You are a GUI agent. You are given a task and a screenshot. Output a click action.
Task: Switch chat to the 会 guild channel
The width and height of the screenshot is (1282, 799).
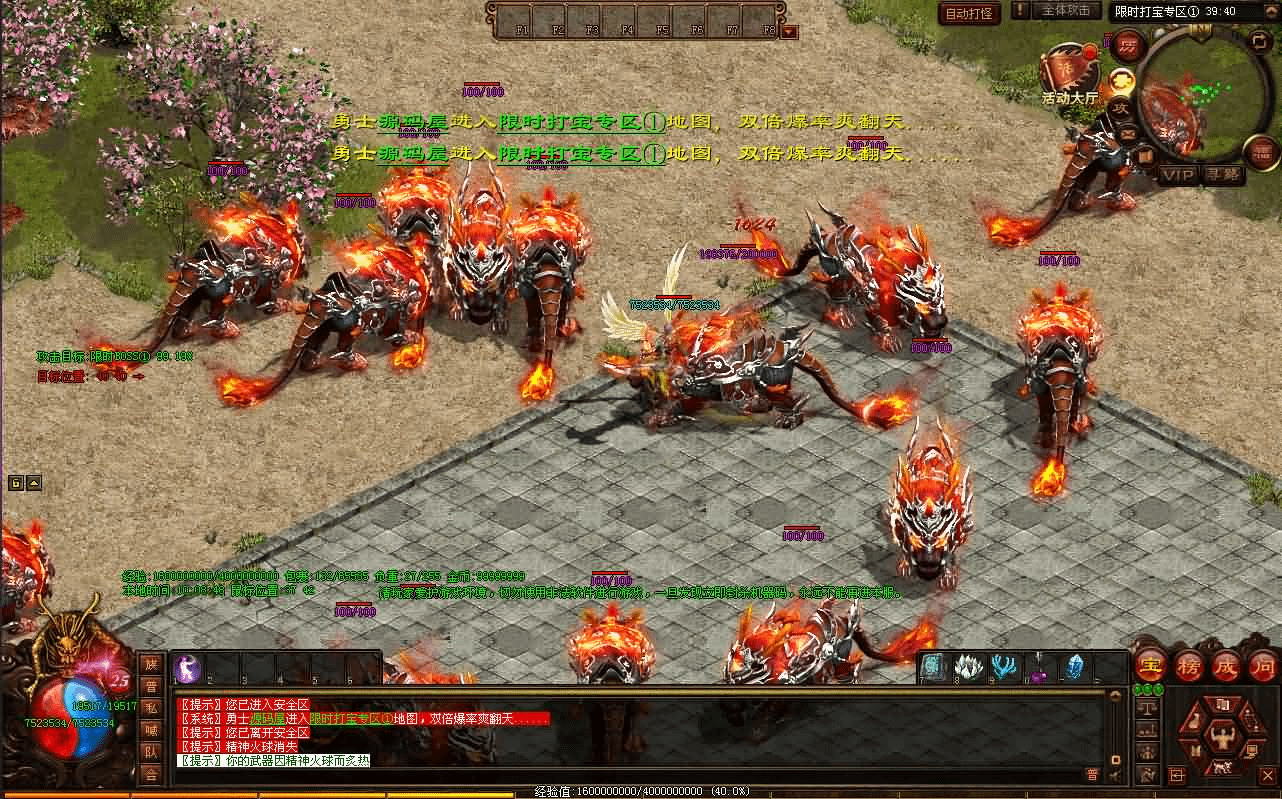point(151,774)
